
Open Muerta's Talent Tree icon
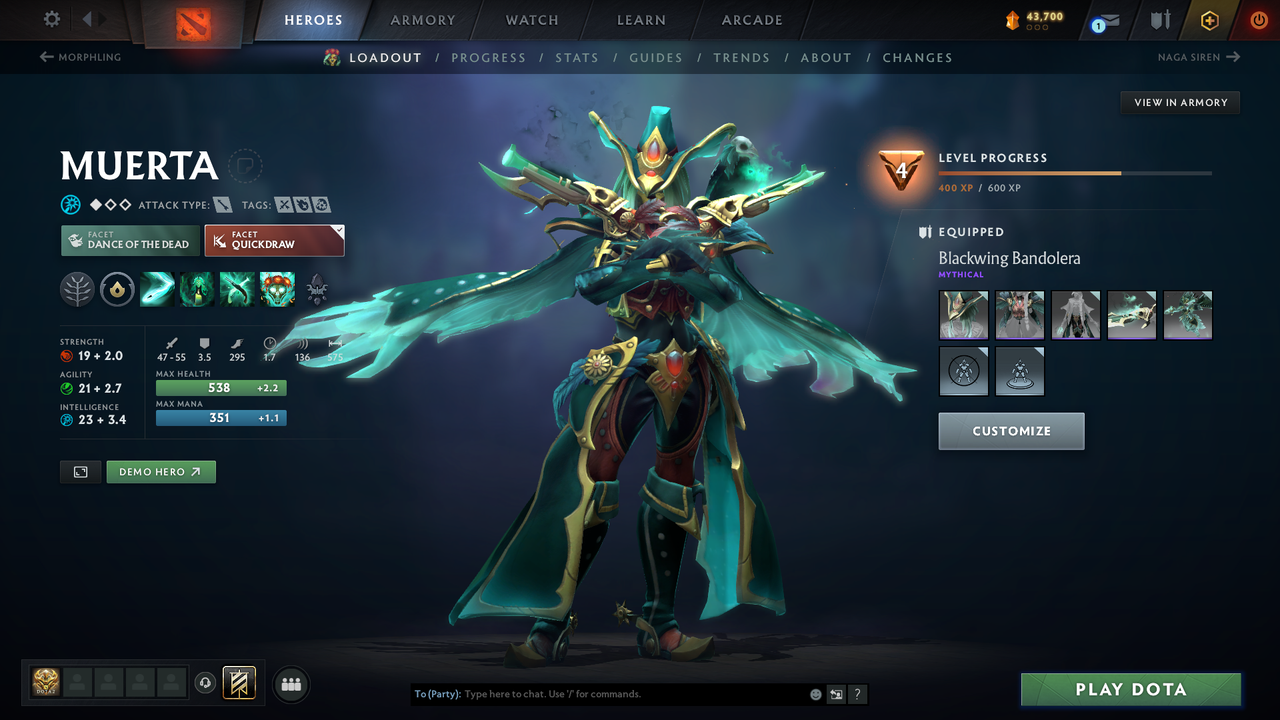tap(77, 289)
